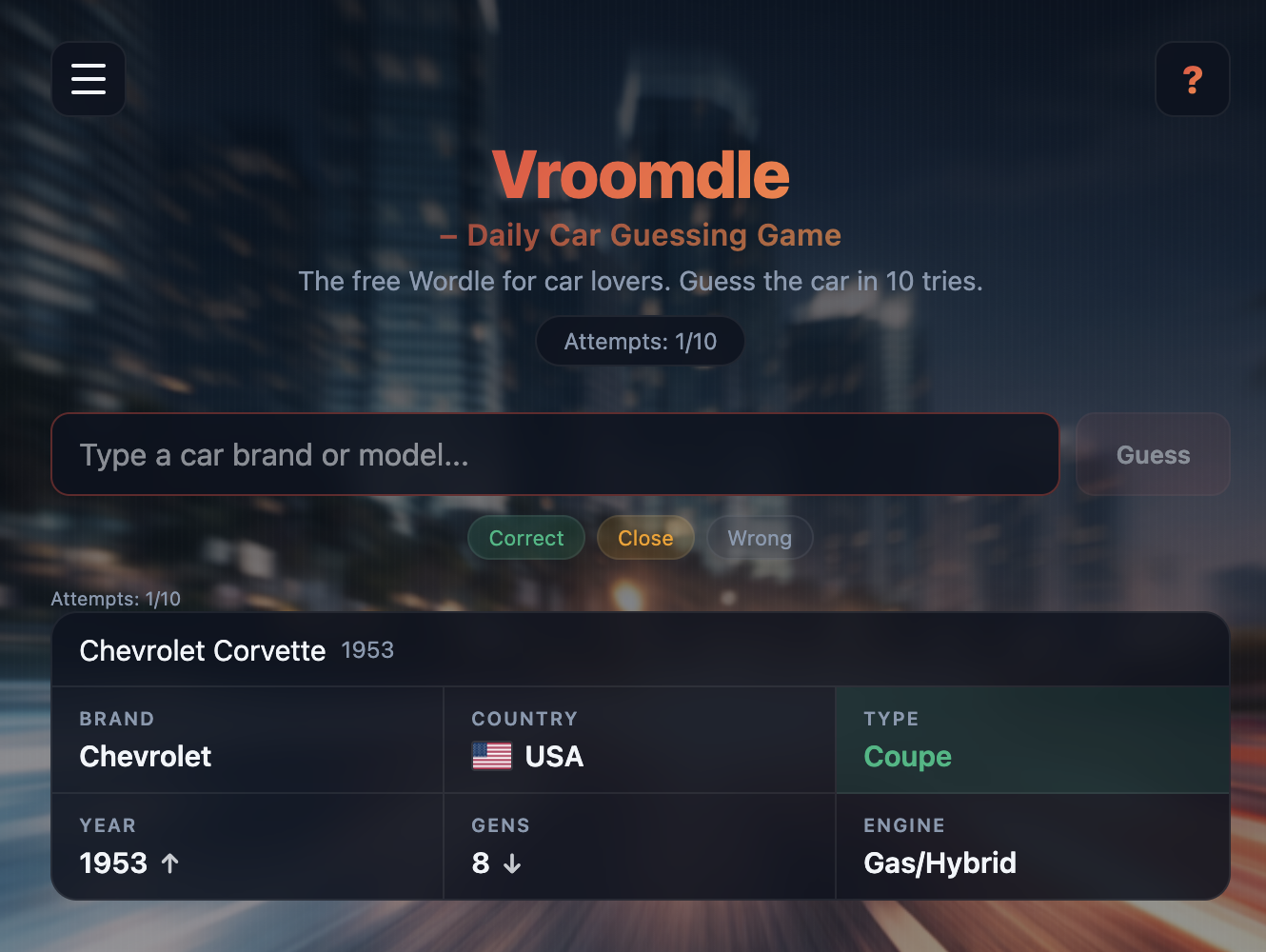Viewport: 1266px width, 952px height.
Task: Click the question mark help icon
Action: 1192,80
